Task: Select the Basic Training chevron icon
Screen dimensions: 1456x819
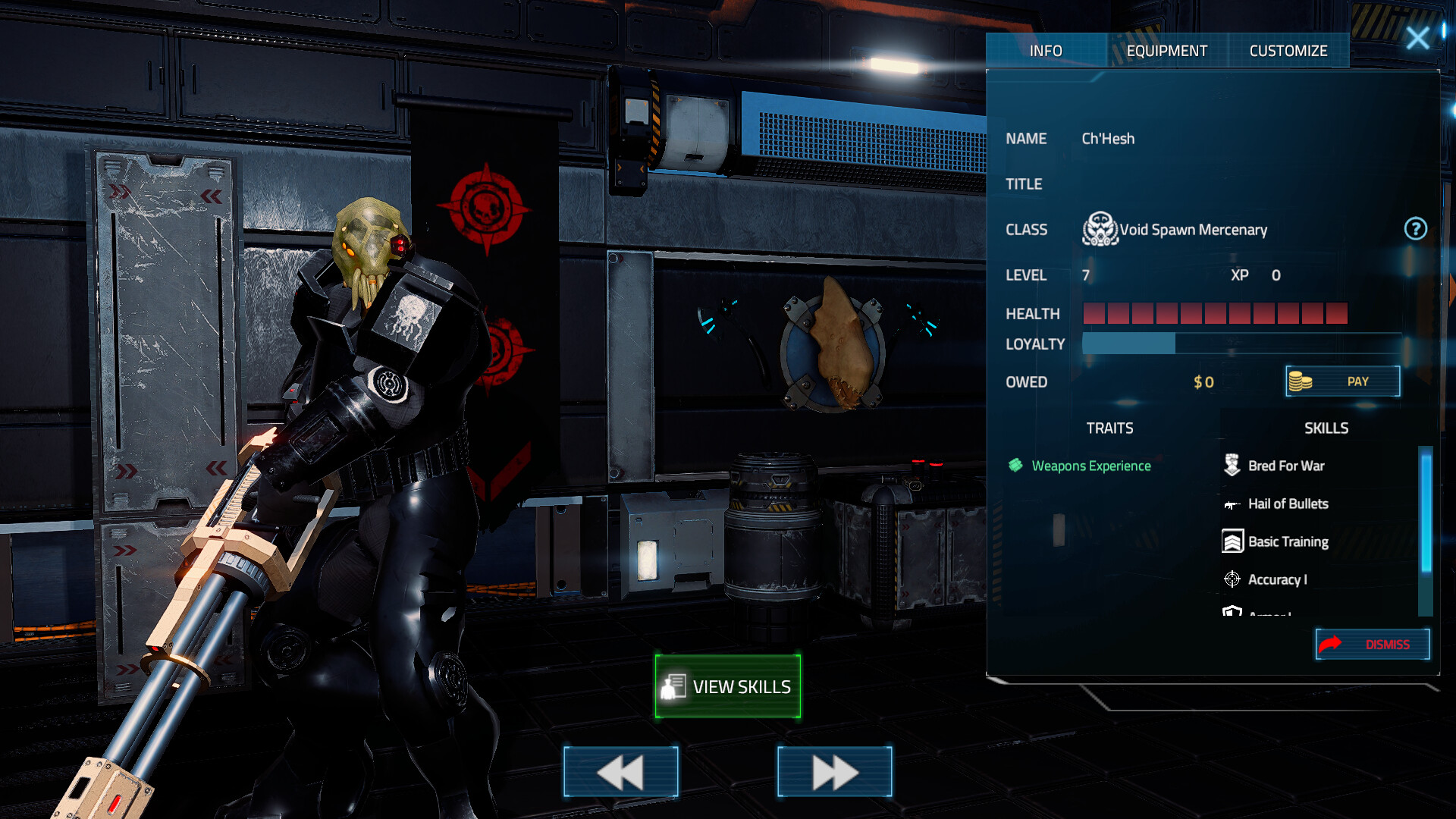Action: pos(1232,541)
